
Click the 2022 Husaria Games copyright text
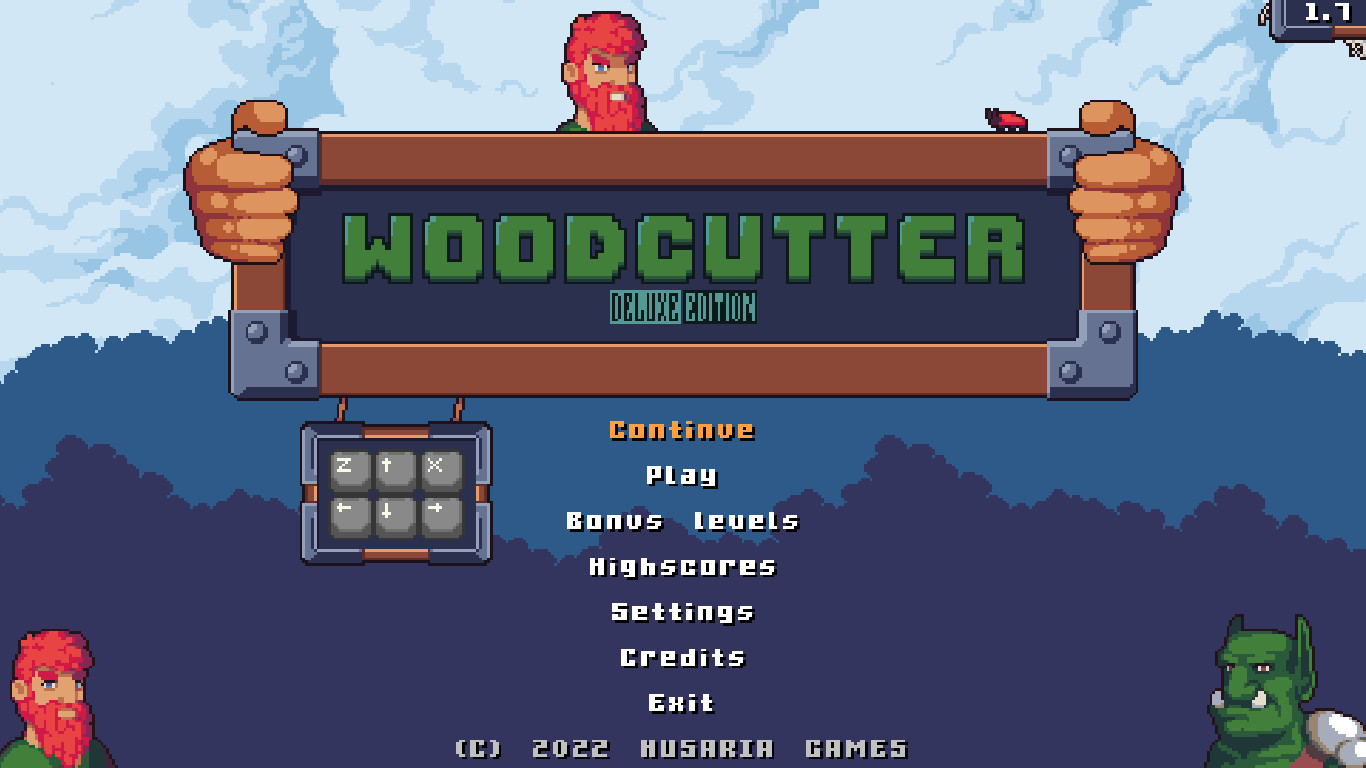pyautogui.click(x=683, y=747)
